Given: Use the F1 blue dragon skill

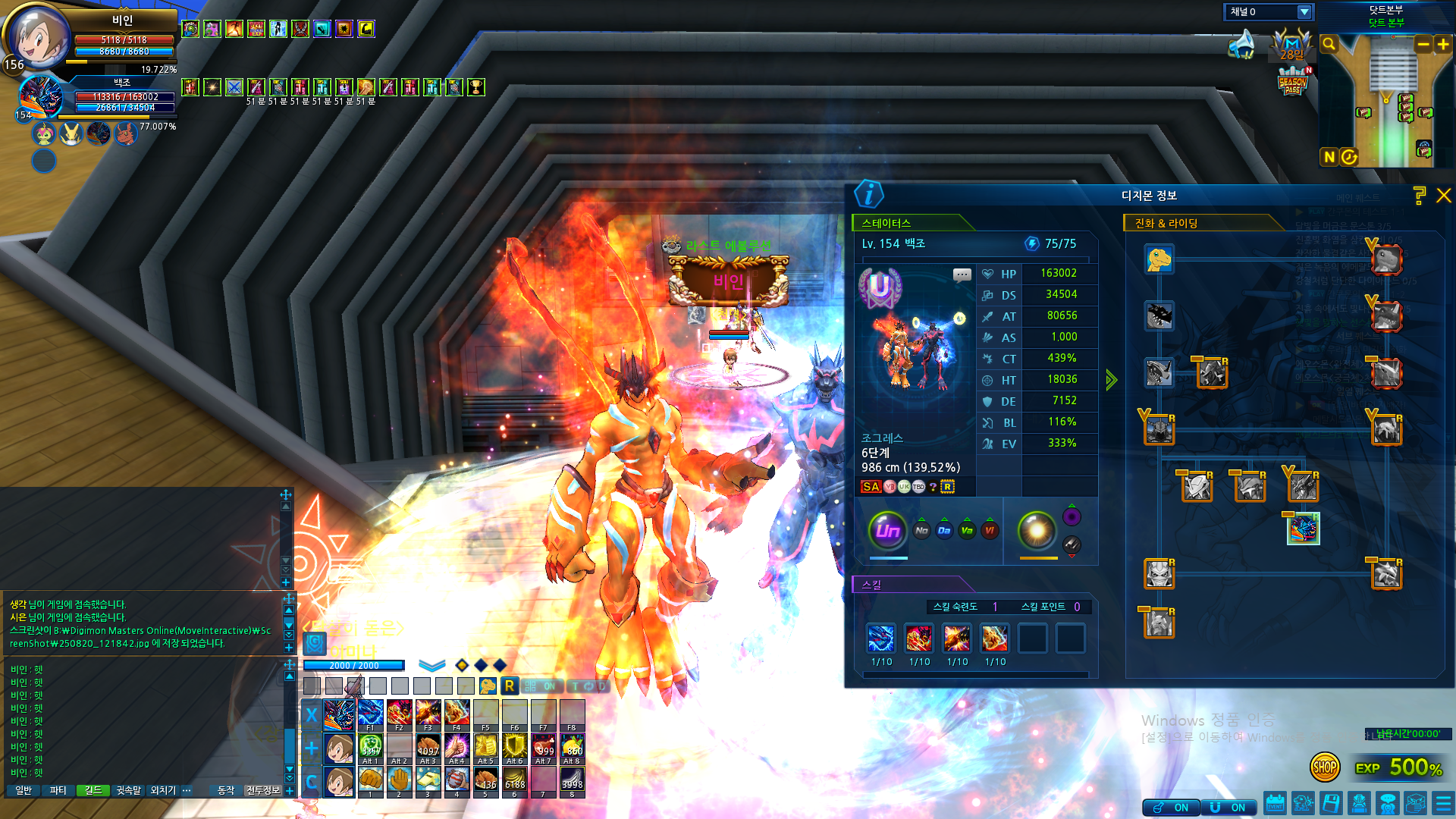Looking at the screenshot, I should [370, 714].
